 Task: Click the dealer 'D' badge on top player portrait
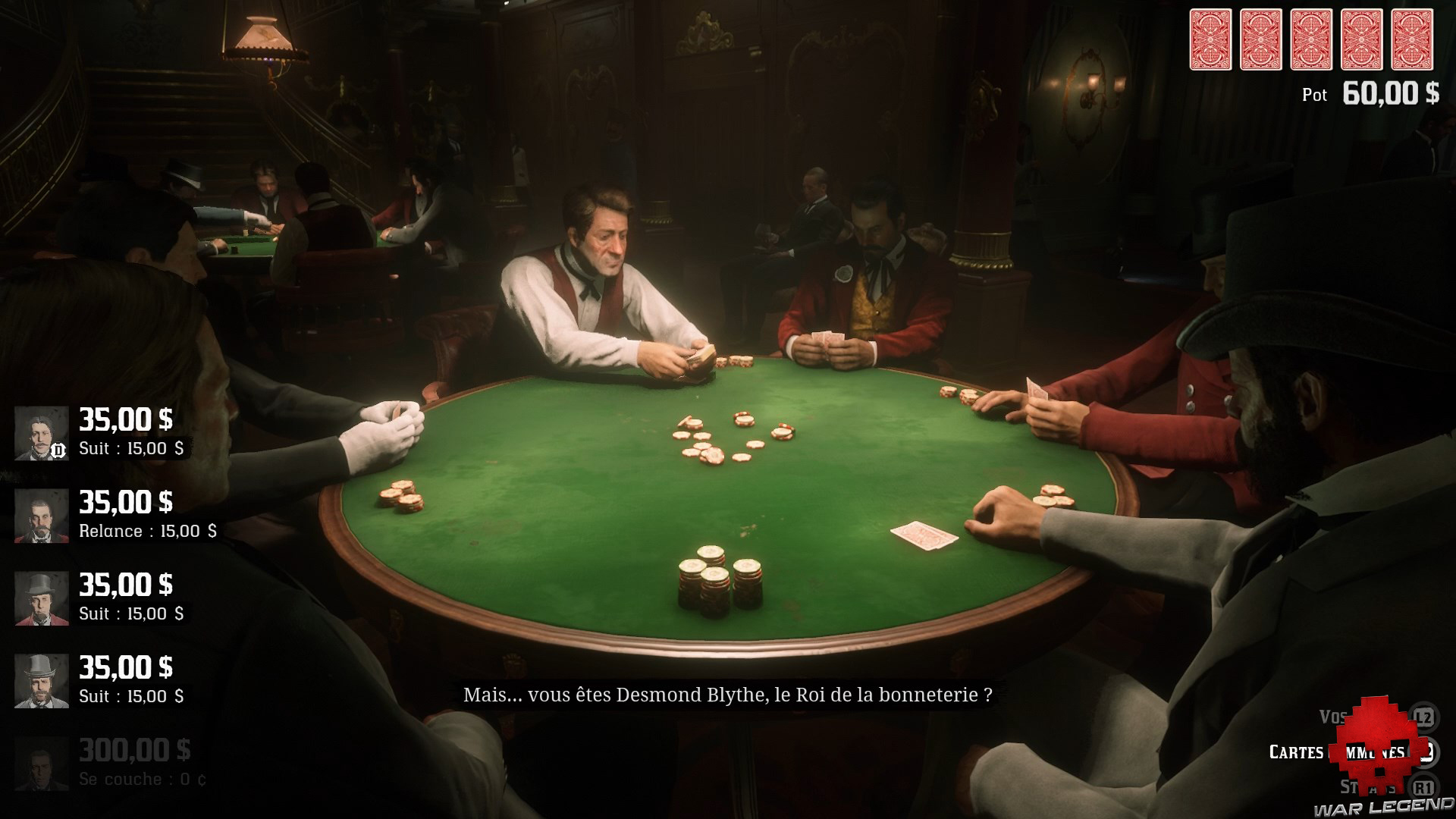tap(58, 449)
